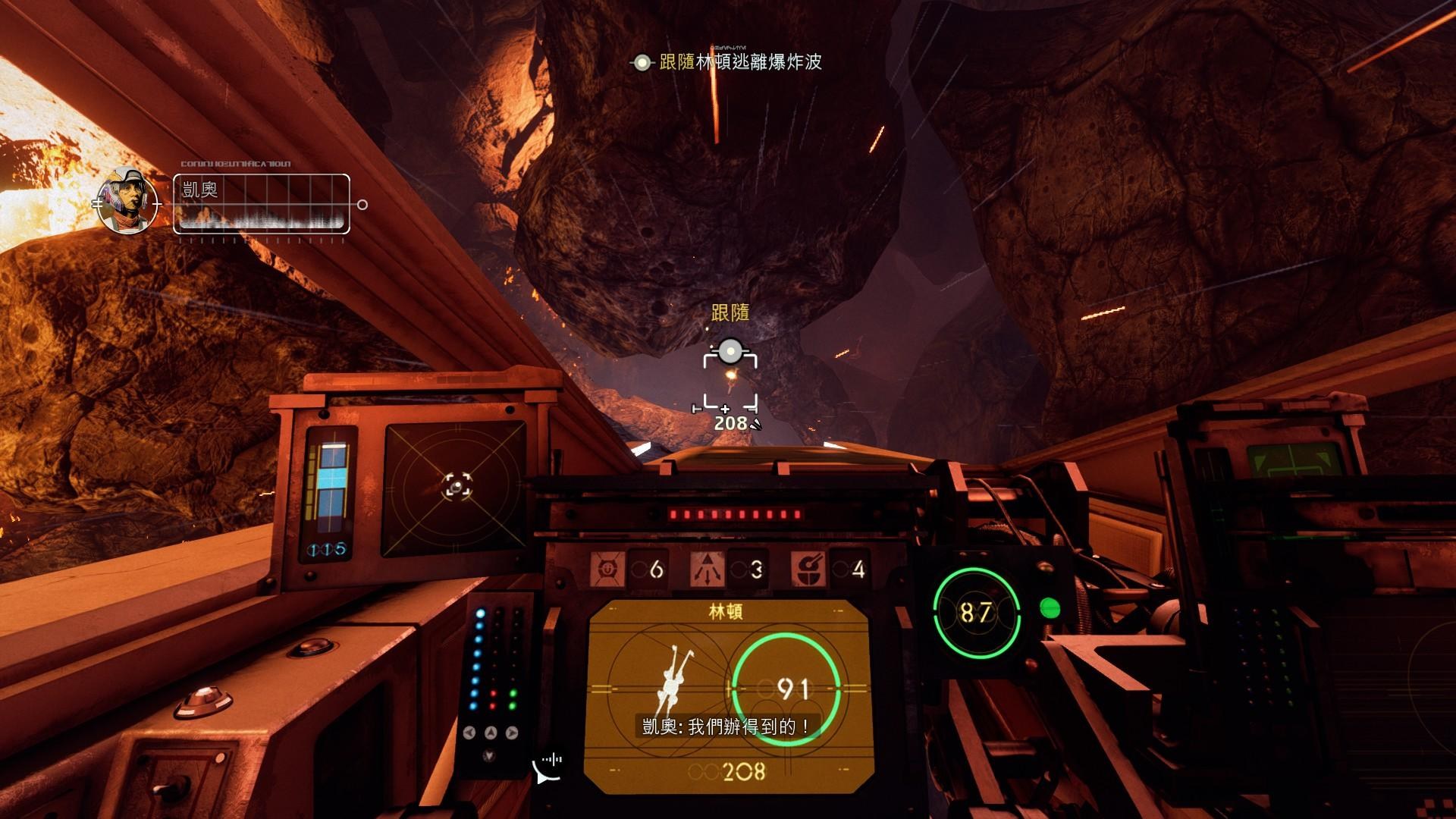This screenshot has height=819, width=1456.
Task: Select the objective tracker at the top
Action: coord(728,62)
